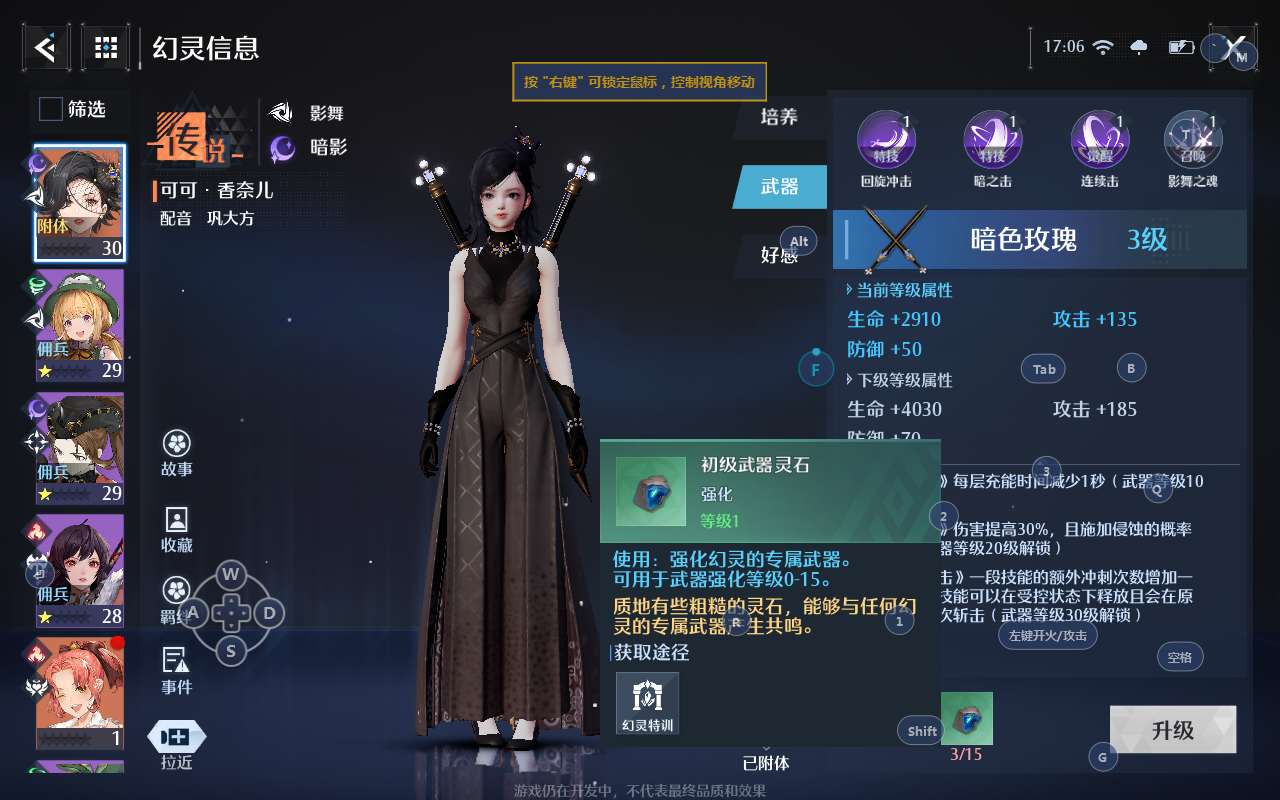Open the grid menu button

click(105, 46)
